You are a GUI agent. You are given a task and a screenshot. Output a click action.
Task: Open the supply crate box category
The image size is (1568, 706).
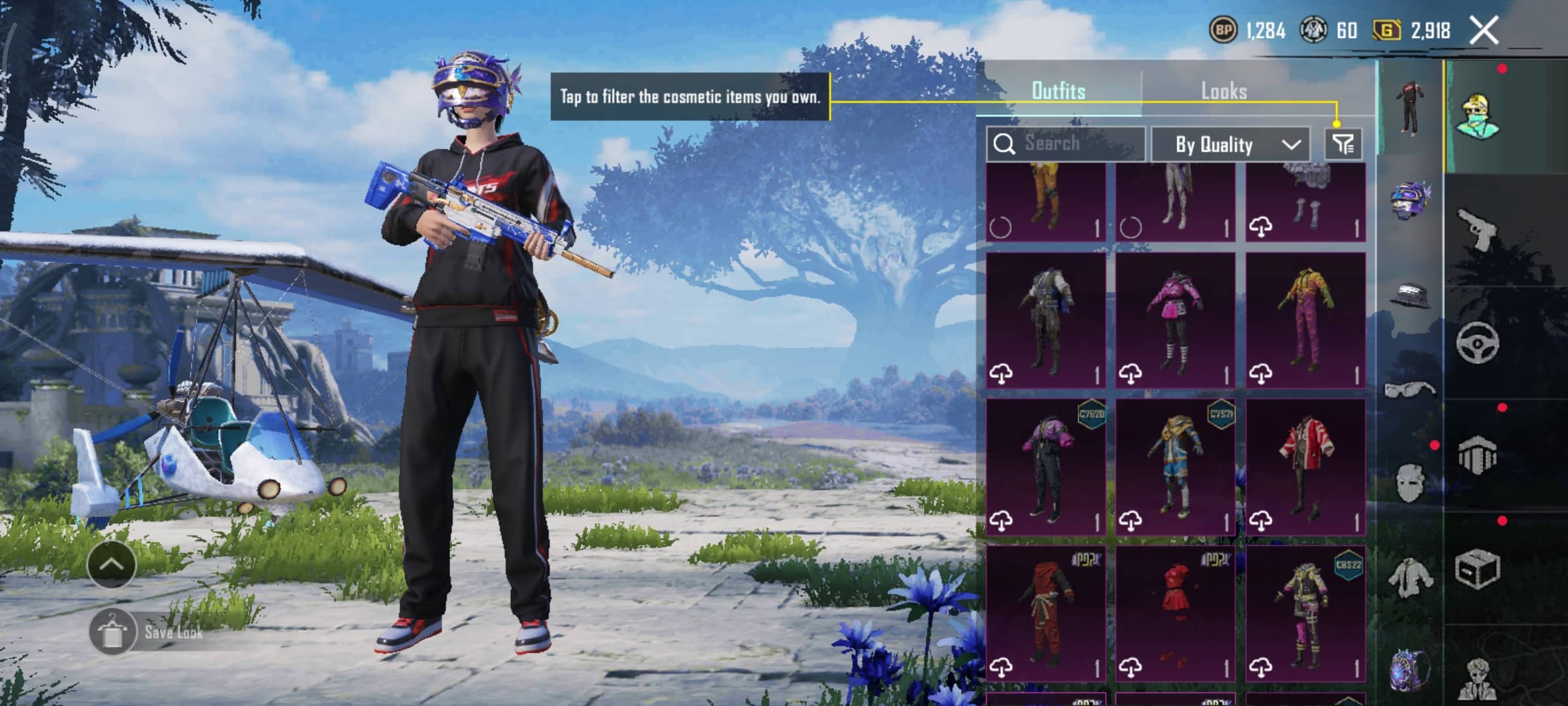[1478, 569]
